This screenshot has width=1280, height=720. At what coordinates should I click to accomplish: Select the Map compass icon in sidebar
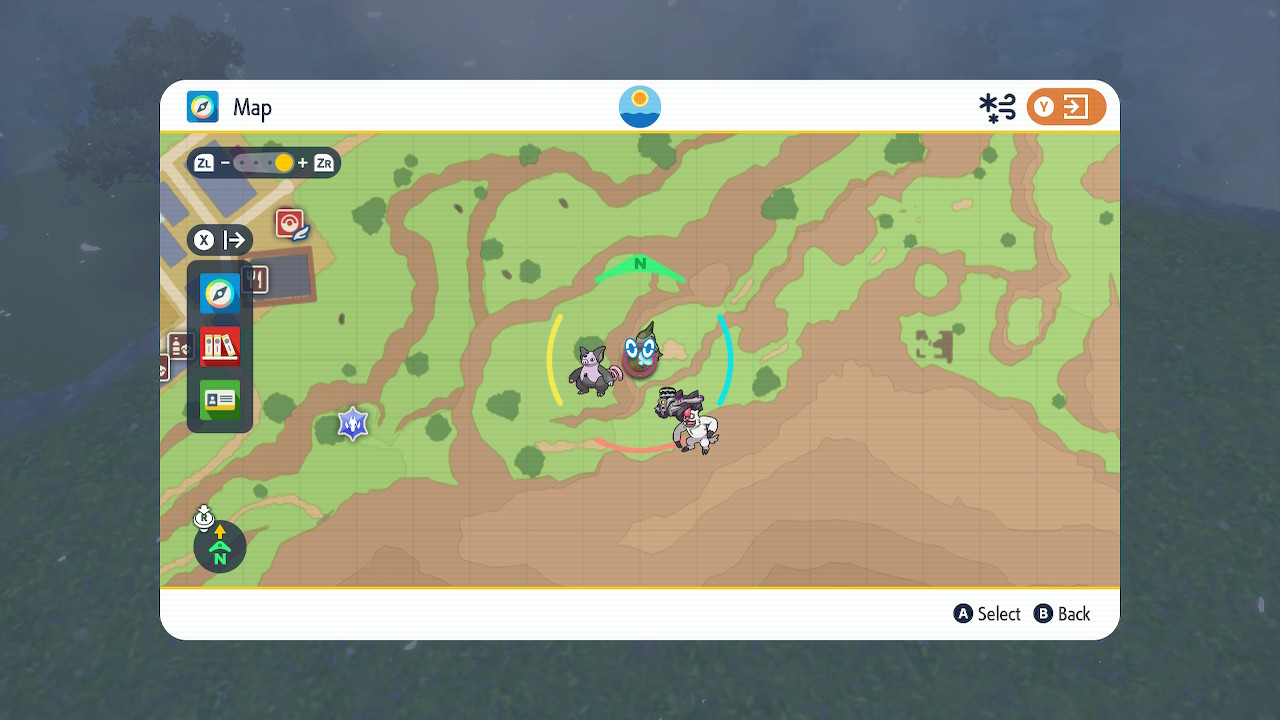(x=219, y=294)
